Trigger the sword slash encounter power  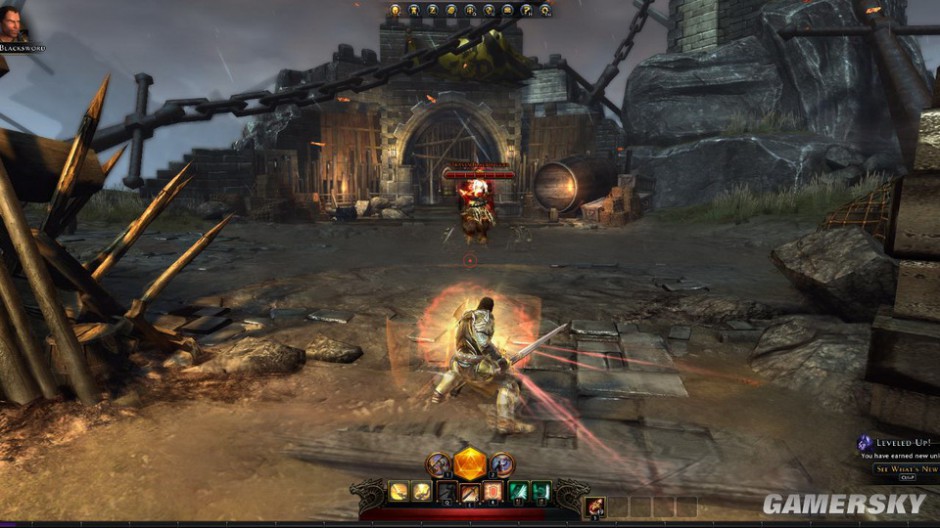point(469,491)
